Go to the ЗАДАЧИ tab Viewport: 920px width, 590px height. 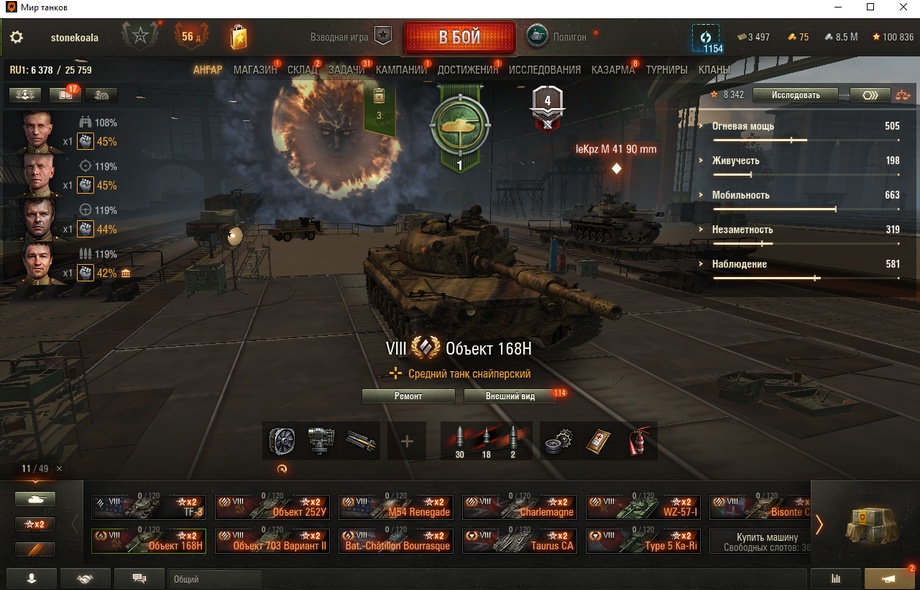pos(346,70)
